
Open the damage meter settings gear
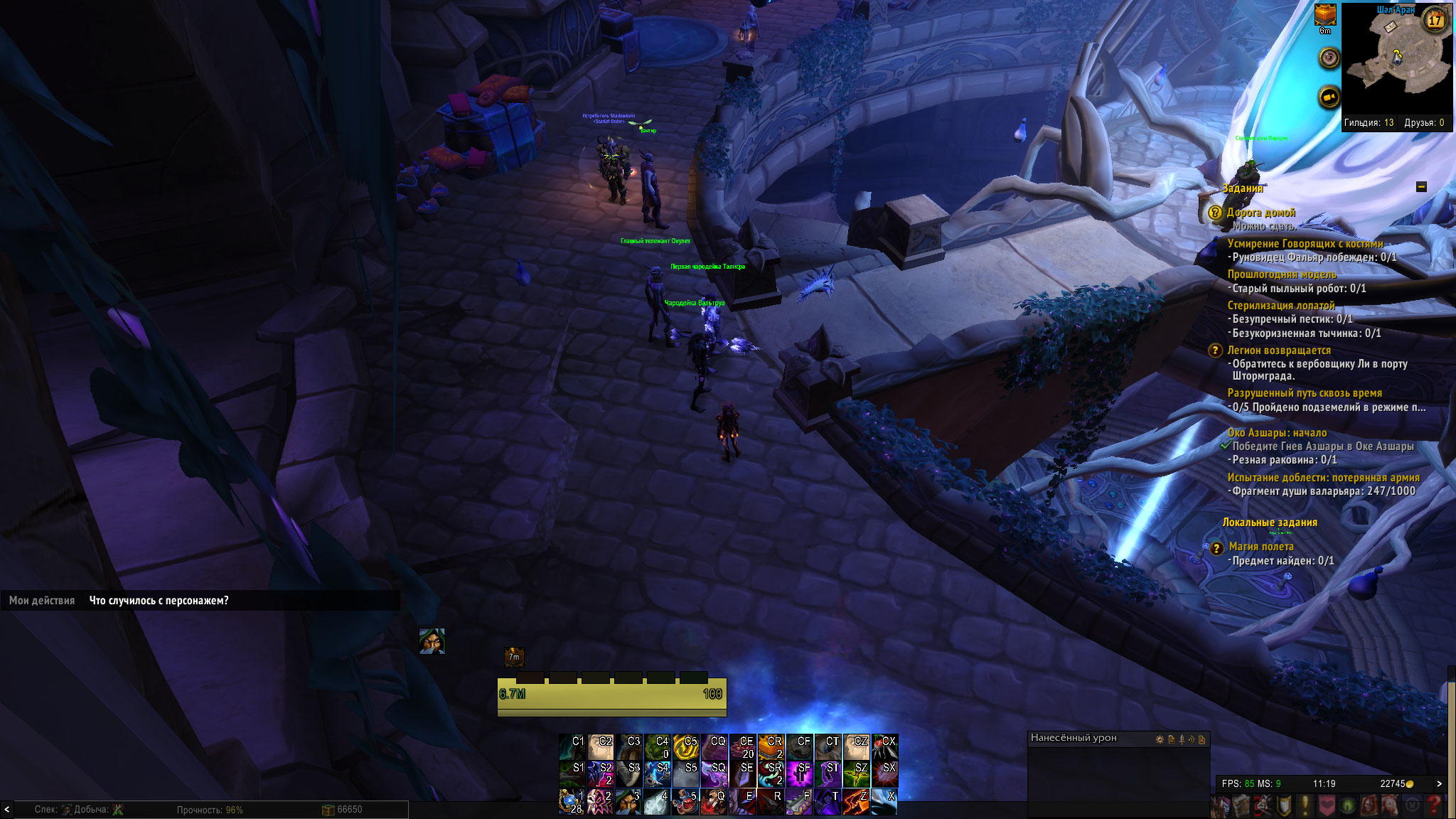click(x=1160, y=739)
